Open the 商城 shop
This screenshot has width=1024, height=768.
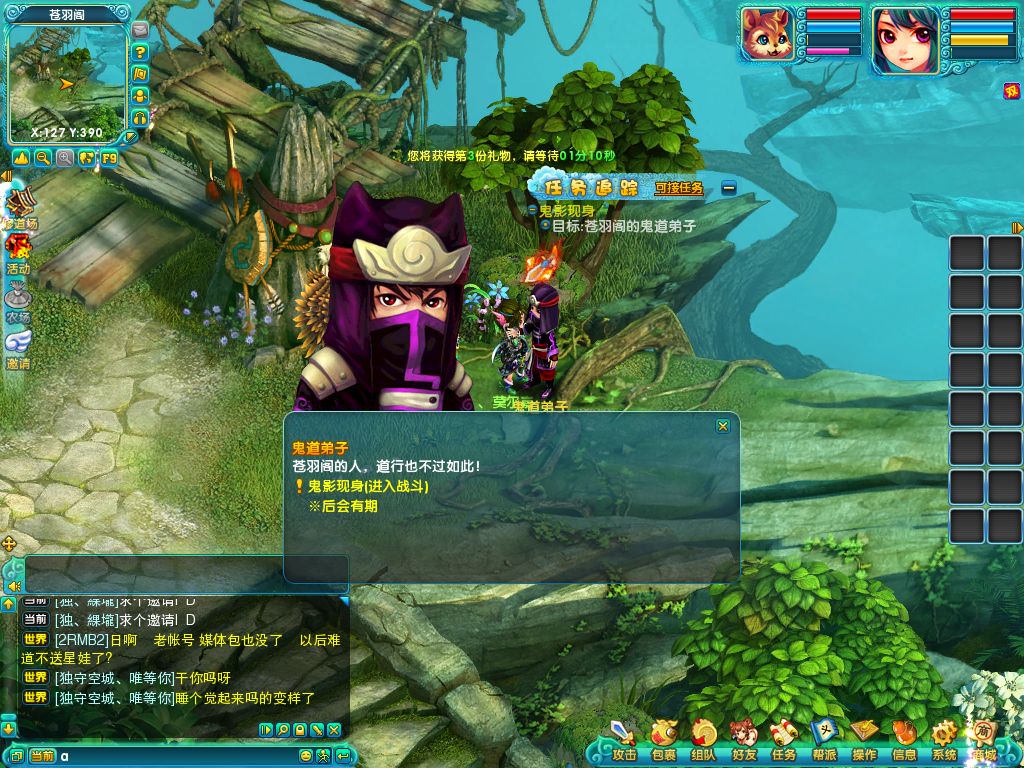pos(984,741)
